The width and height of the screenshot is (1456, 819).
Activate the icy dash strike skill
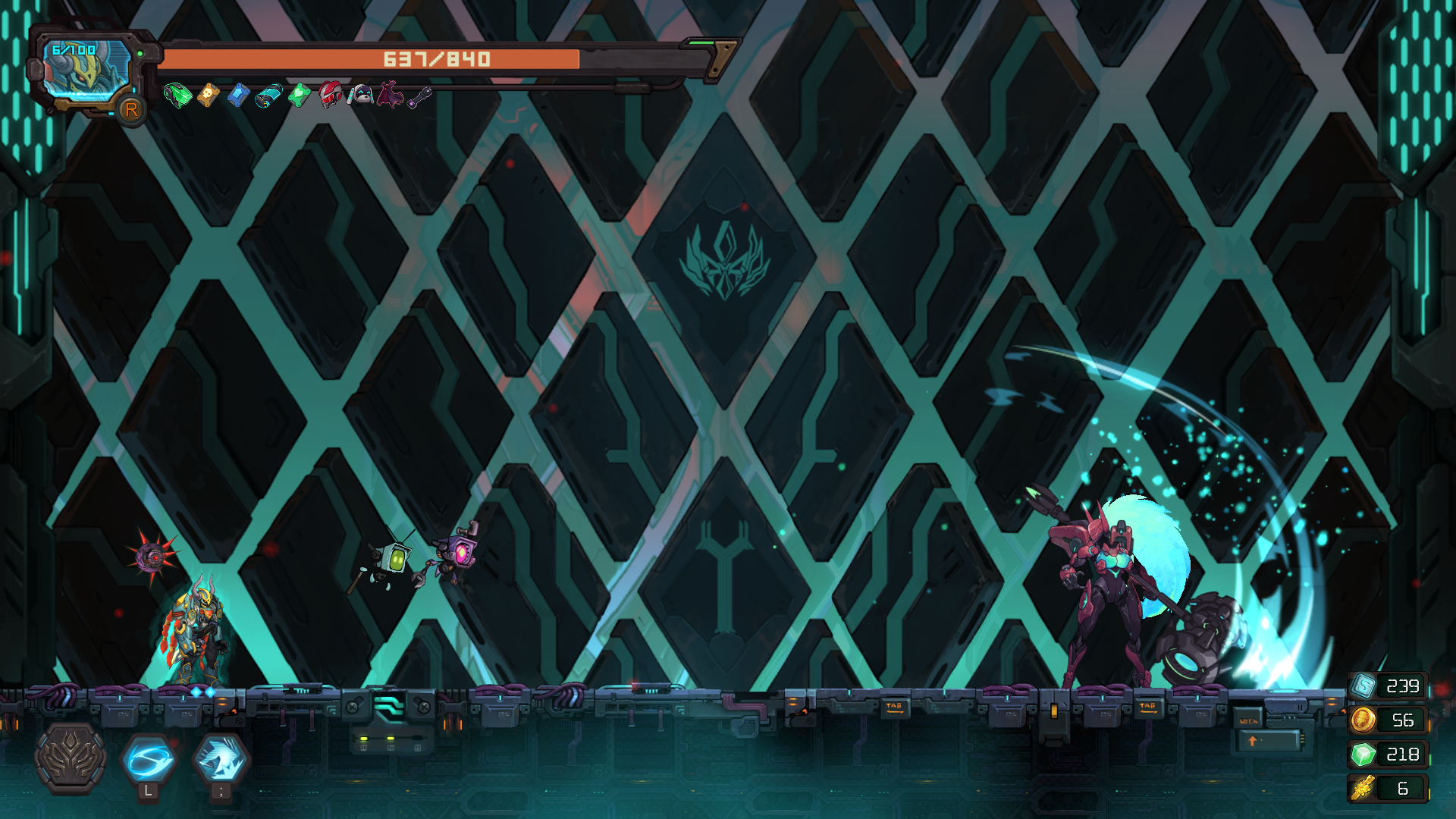click(221, 759)
